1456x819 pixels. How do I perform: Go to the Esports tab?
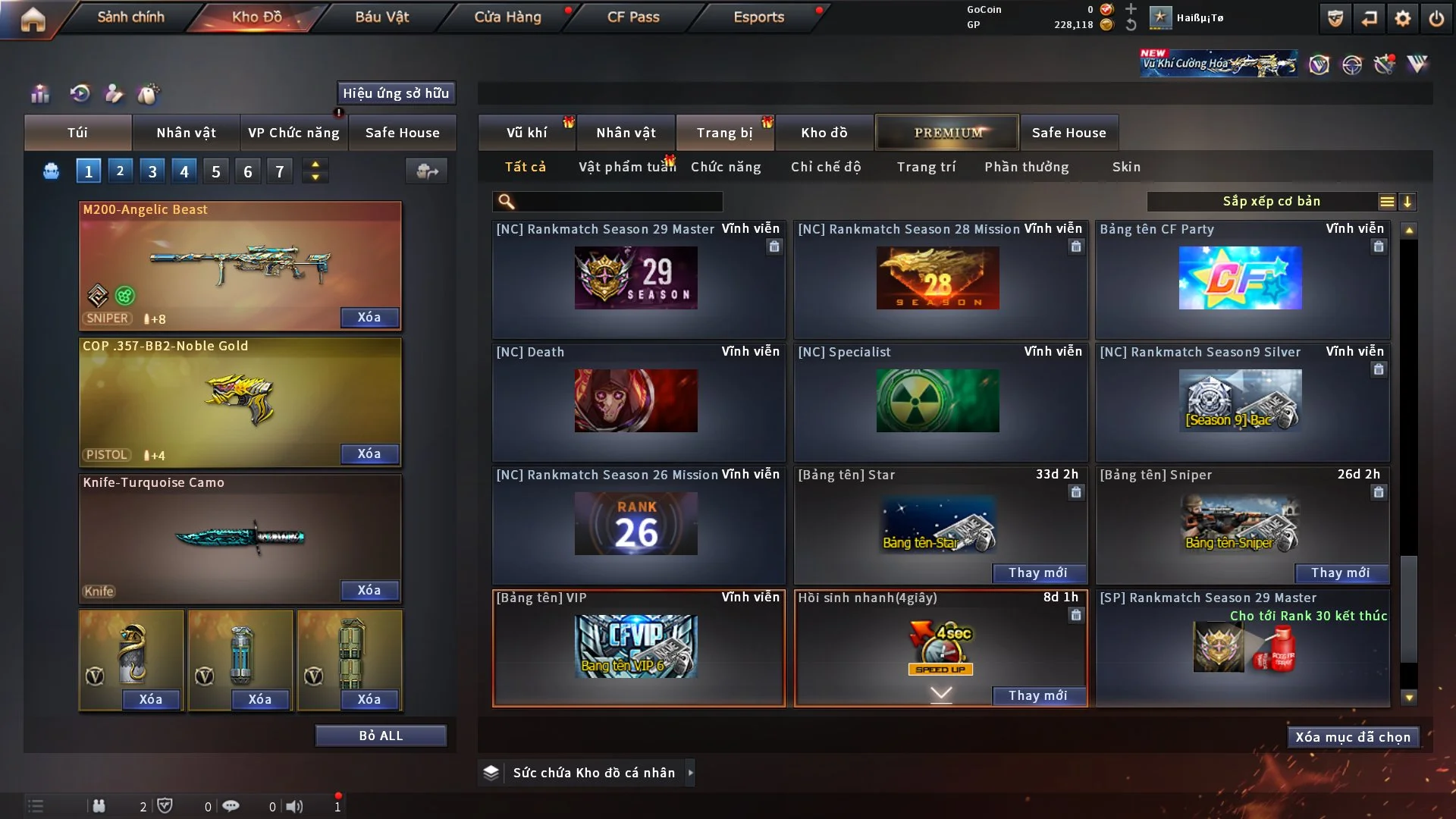(758, 17)
